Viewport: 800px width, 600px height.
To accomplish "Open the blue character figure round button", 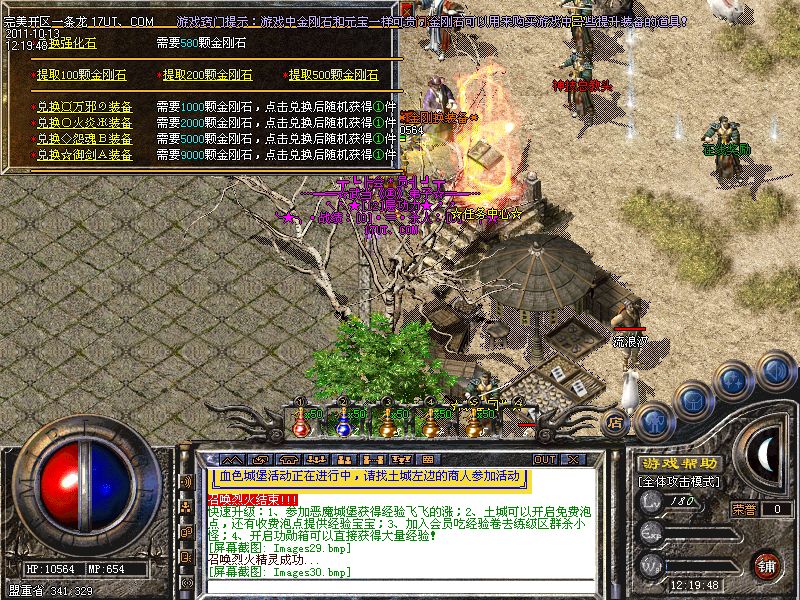I will pyautogui.click(x=653, y=419).
